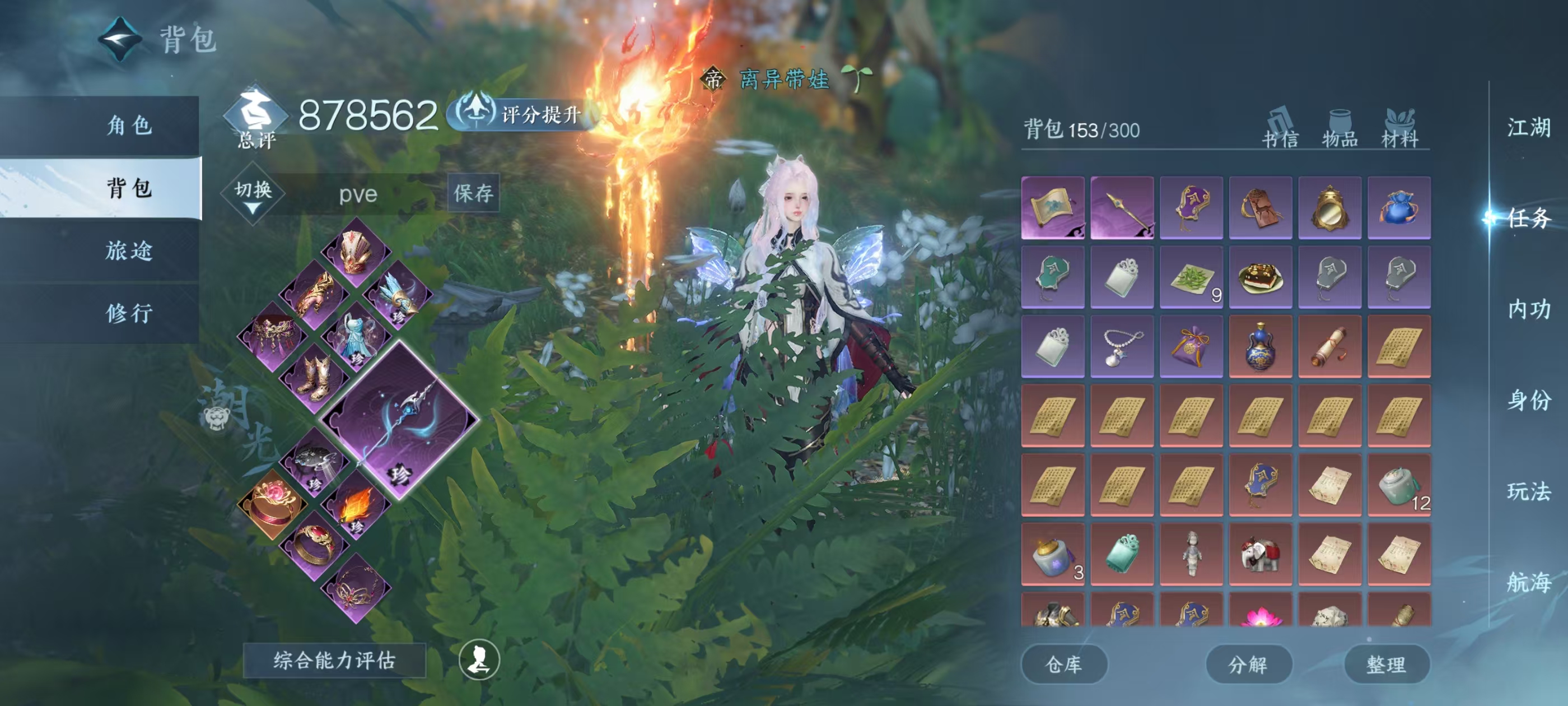Select the equipped spear weapon slot
Image resolution: width=1568 pixels, height=706 pixels.
pyautogui.click(x=399, y=420)
